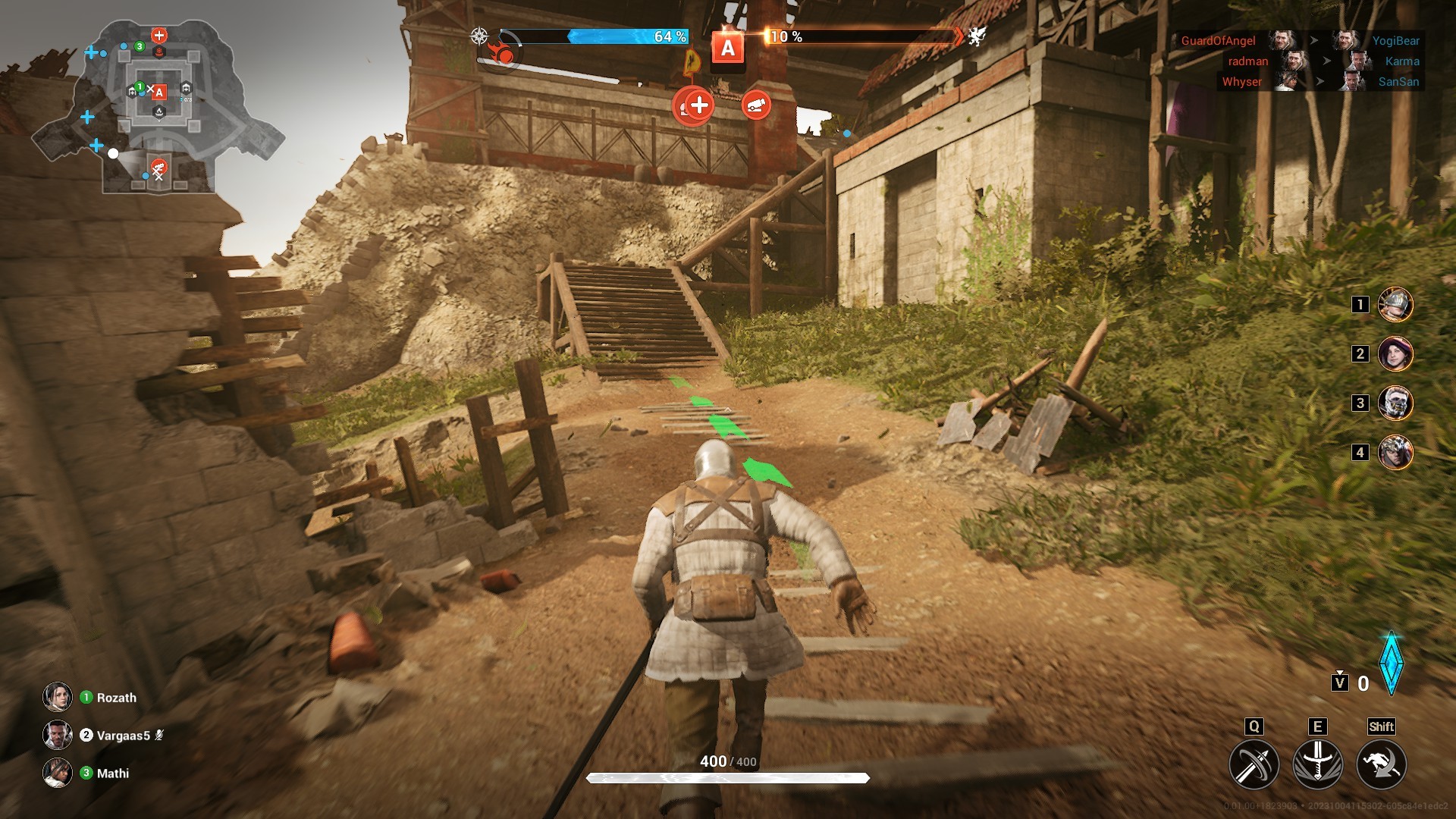Select YogiBear in the matchup list
1456x819 pixels.
[x=1395, y=41]
